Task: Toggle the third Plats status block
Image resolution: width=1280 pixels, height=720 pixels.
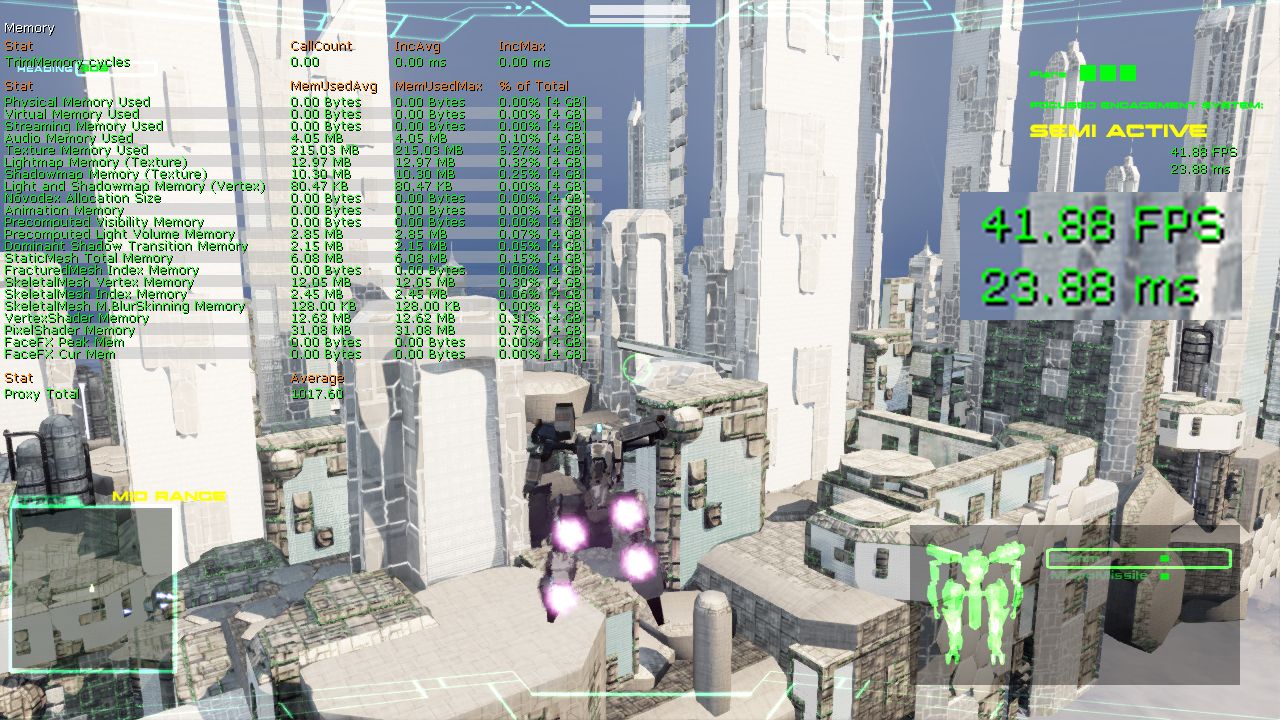Action: point(1128,73)
